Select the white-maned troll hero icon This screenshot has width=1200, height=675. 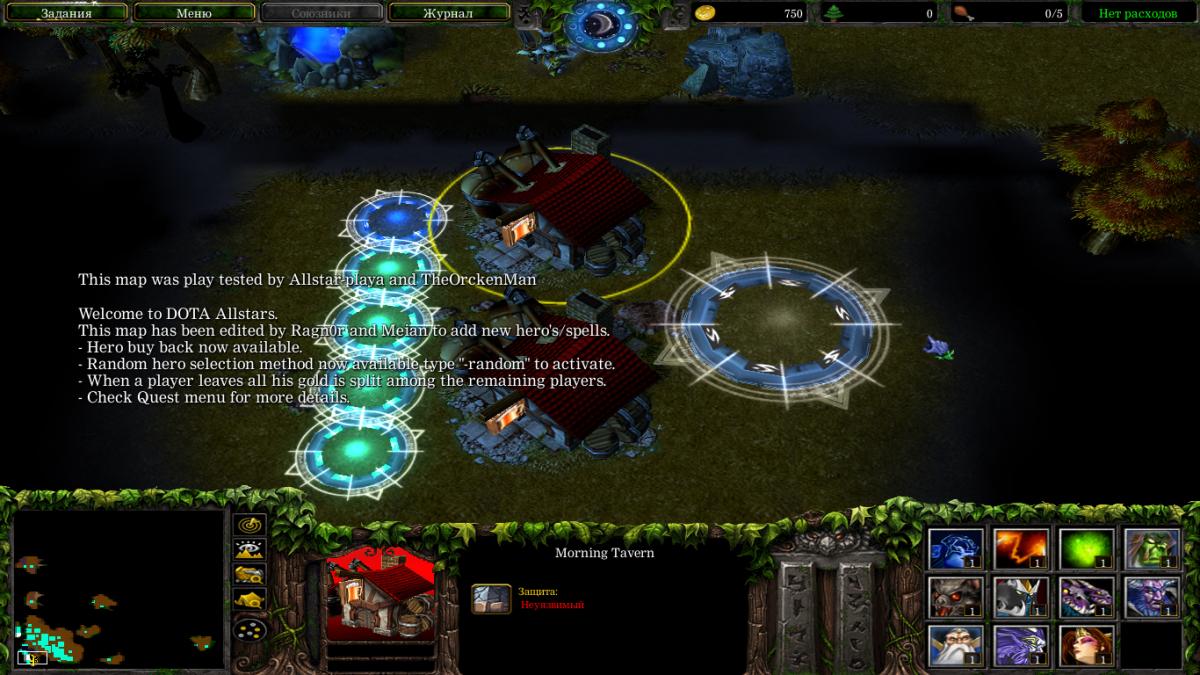1021,598
